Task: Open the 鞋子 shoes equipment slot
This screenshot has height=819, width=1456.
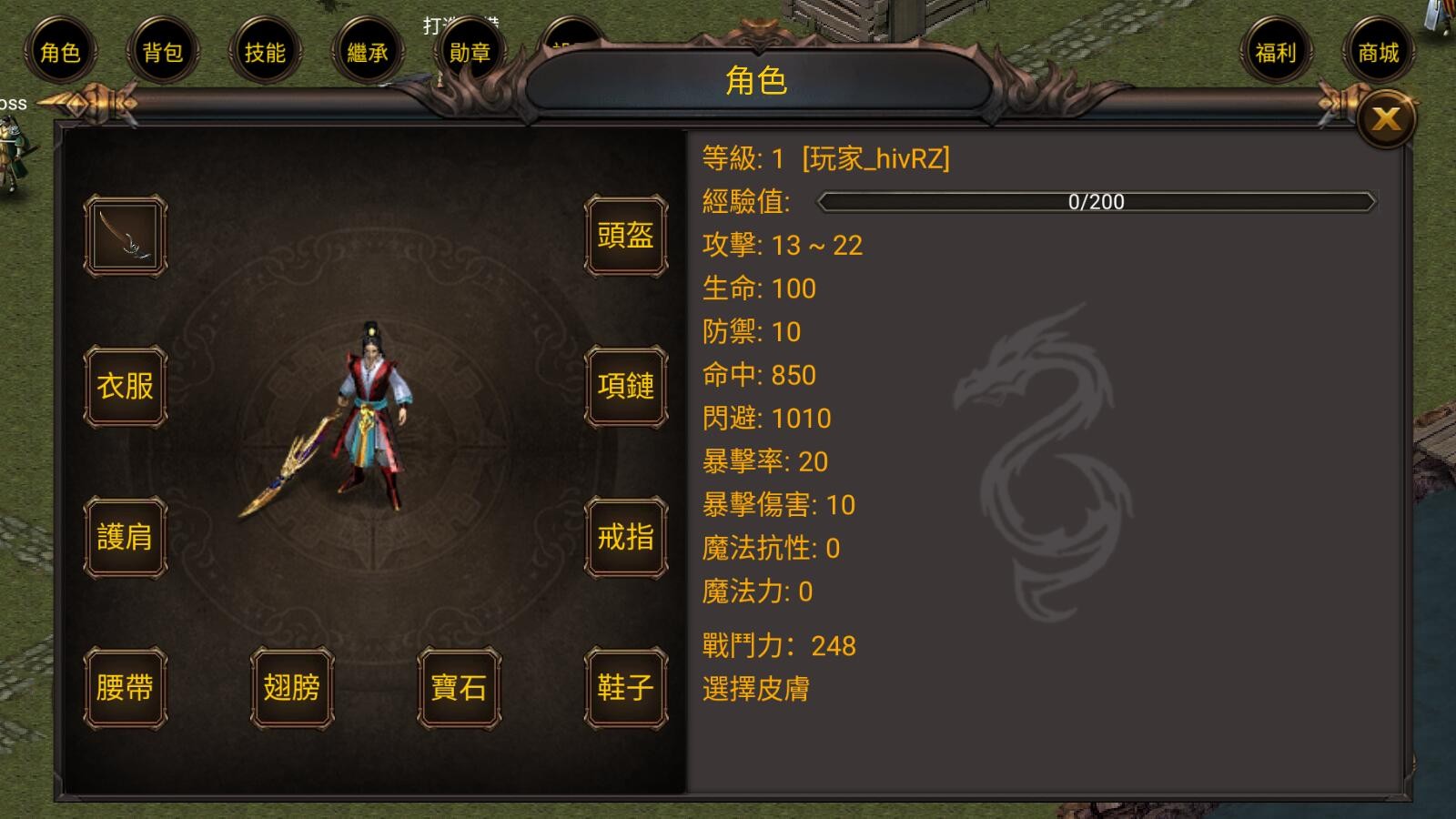Action: click(x=625, y=689)
